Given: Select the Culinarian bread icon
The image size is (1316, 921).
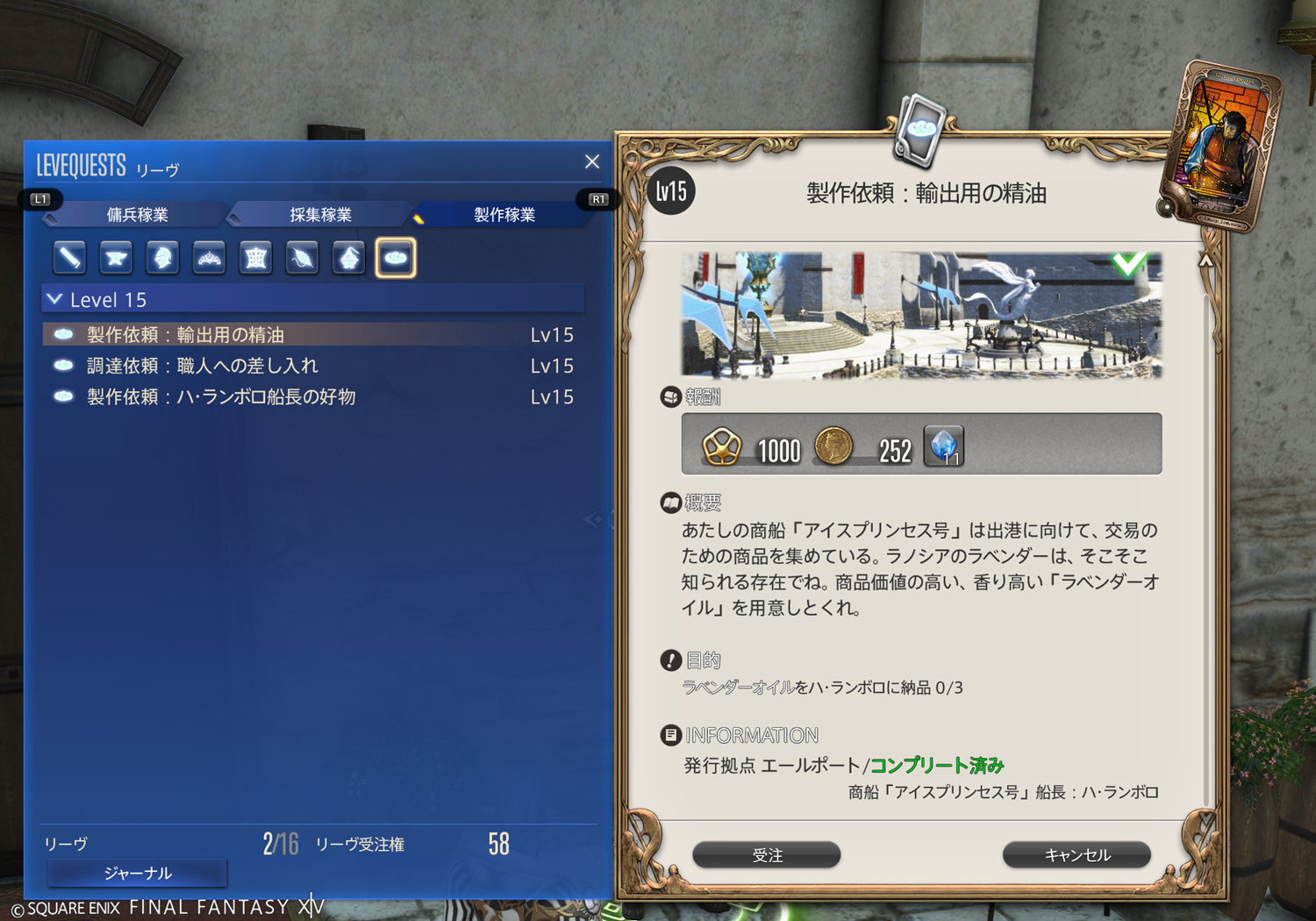Looking at the screenshot, I should pos(396,258).
